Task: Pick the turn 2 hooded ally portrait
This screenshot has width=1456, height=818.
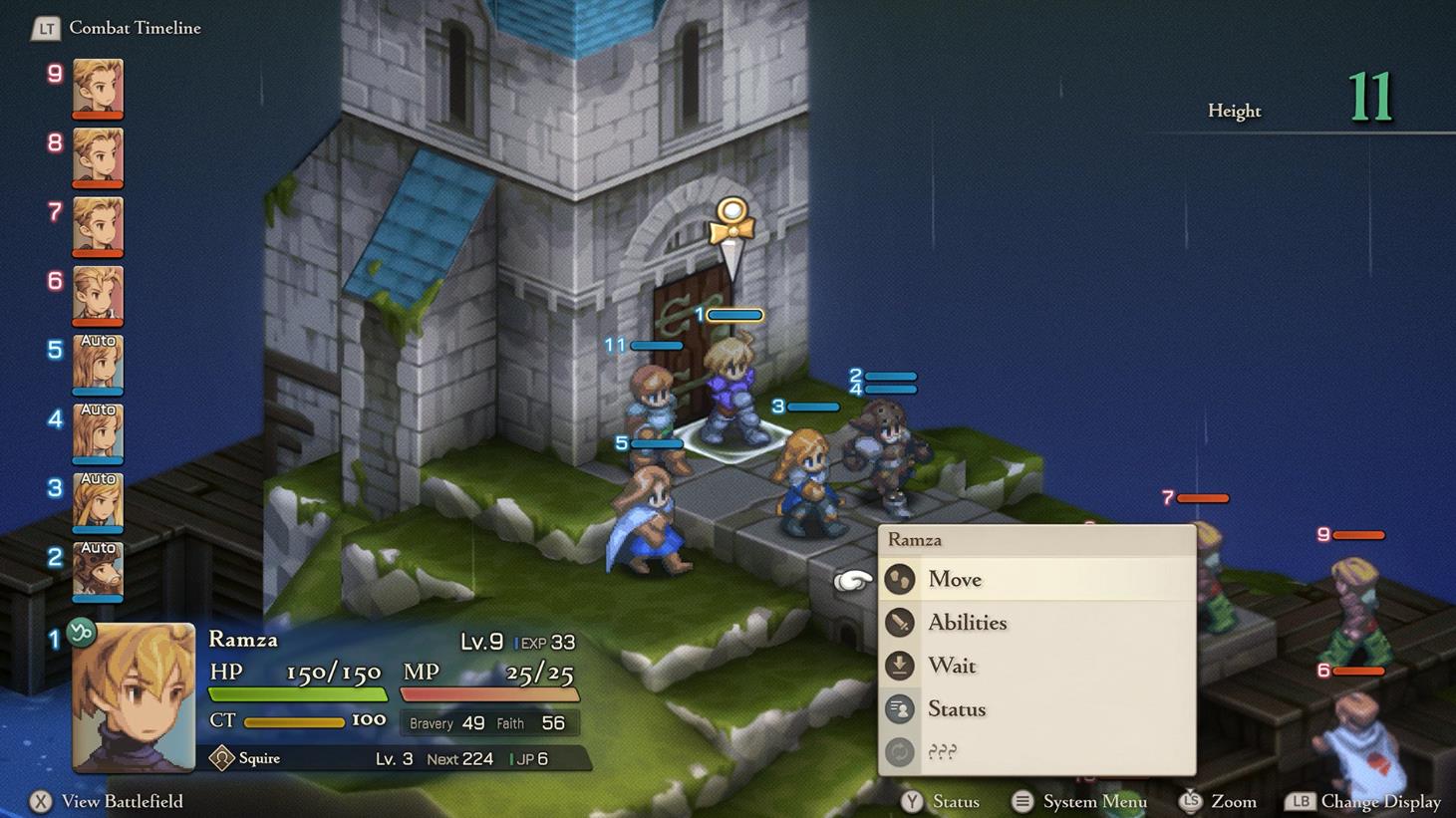Action: click(98, 570)
